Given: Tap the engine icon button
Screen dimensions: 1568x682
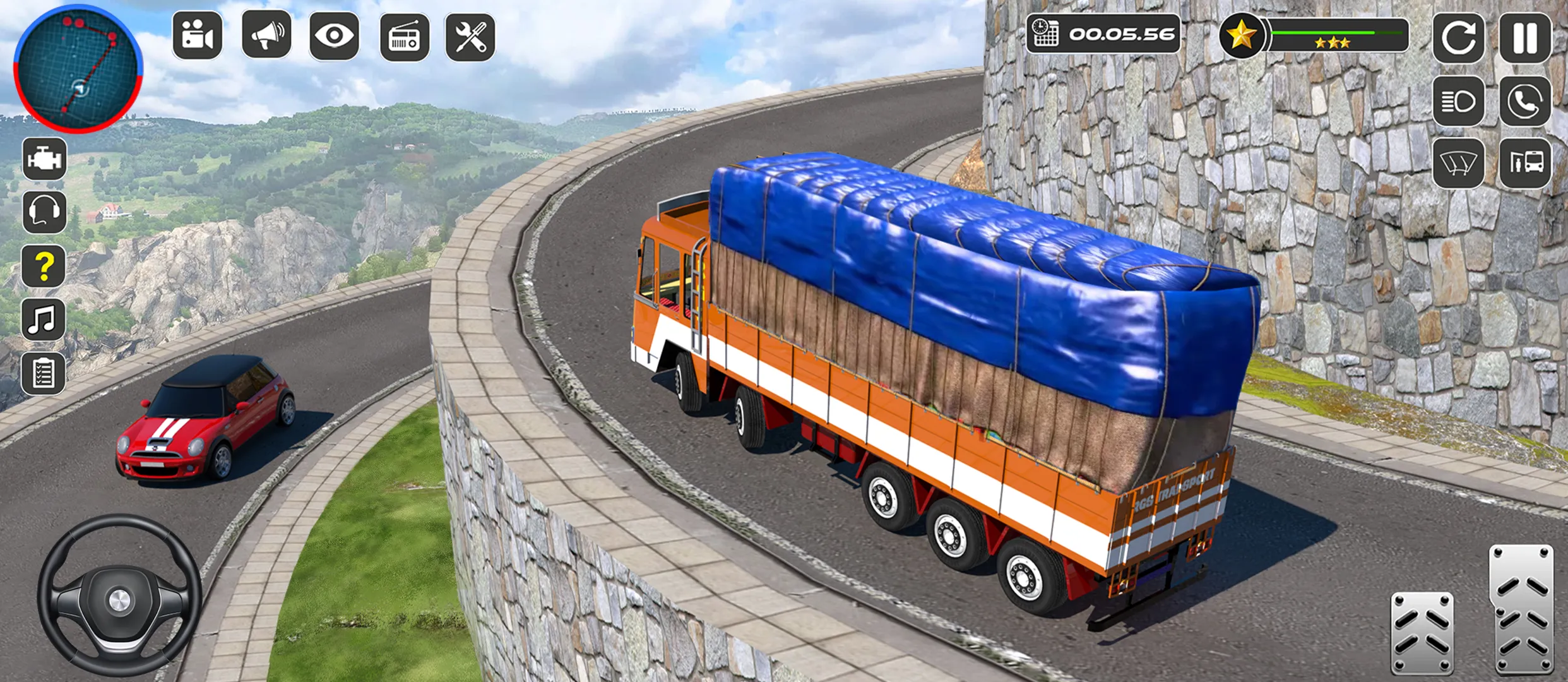Looking at the screenshot, I should [44, 159].
